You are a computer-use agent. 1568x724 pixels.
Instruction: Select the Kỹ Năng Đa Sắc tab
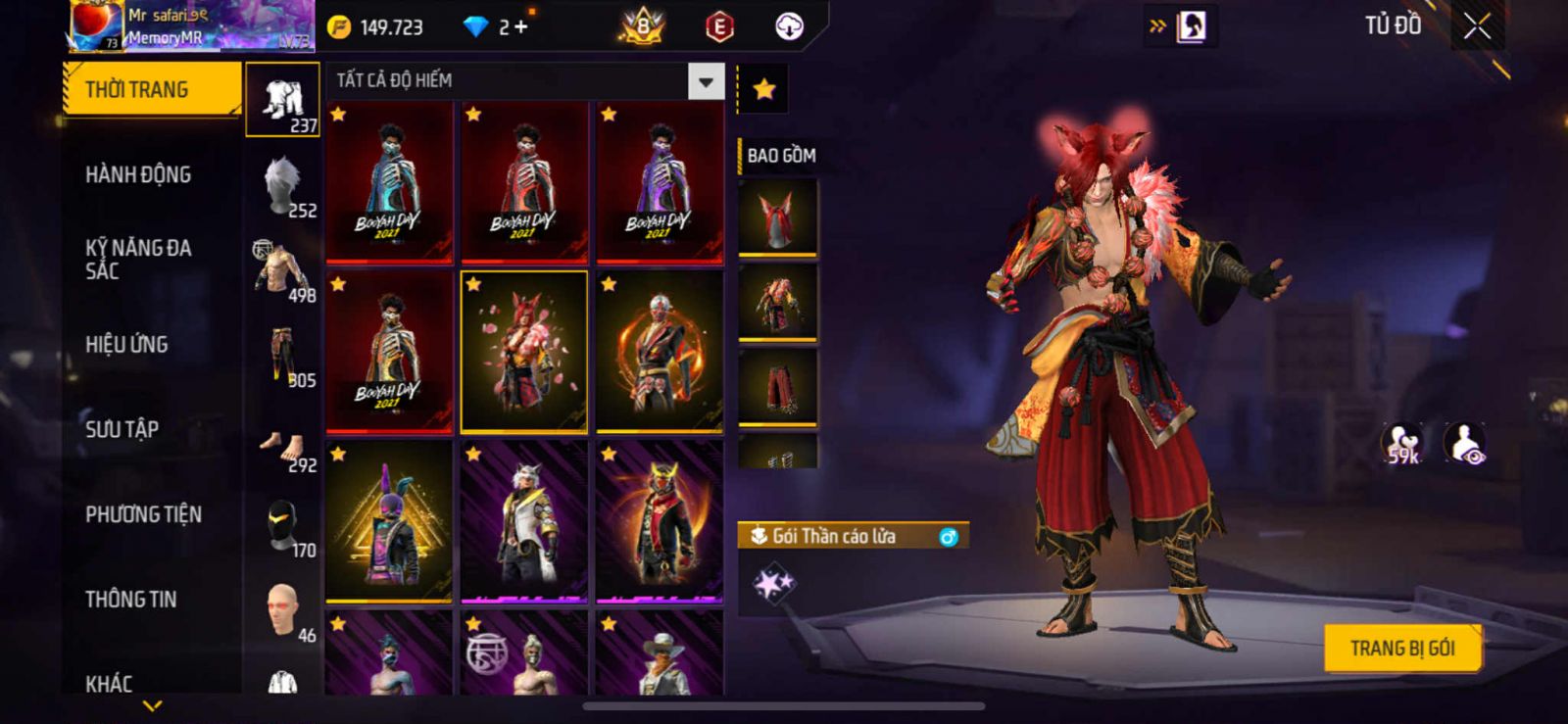[x=138, y=260]
